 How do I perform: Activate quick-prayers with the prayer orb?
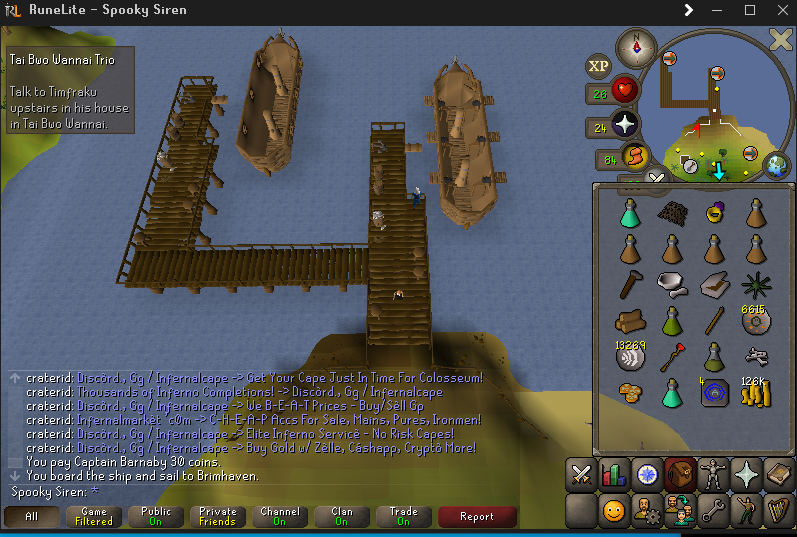click(626, 126)
